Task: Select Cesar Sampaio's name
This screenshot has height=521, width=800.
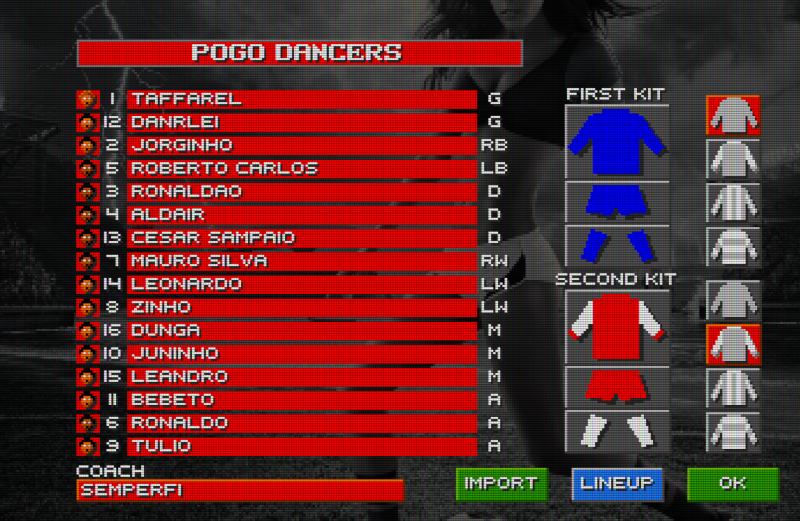Action: [x=301, y=238]
